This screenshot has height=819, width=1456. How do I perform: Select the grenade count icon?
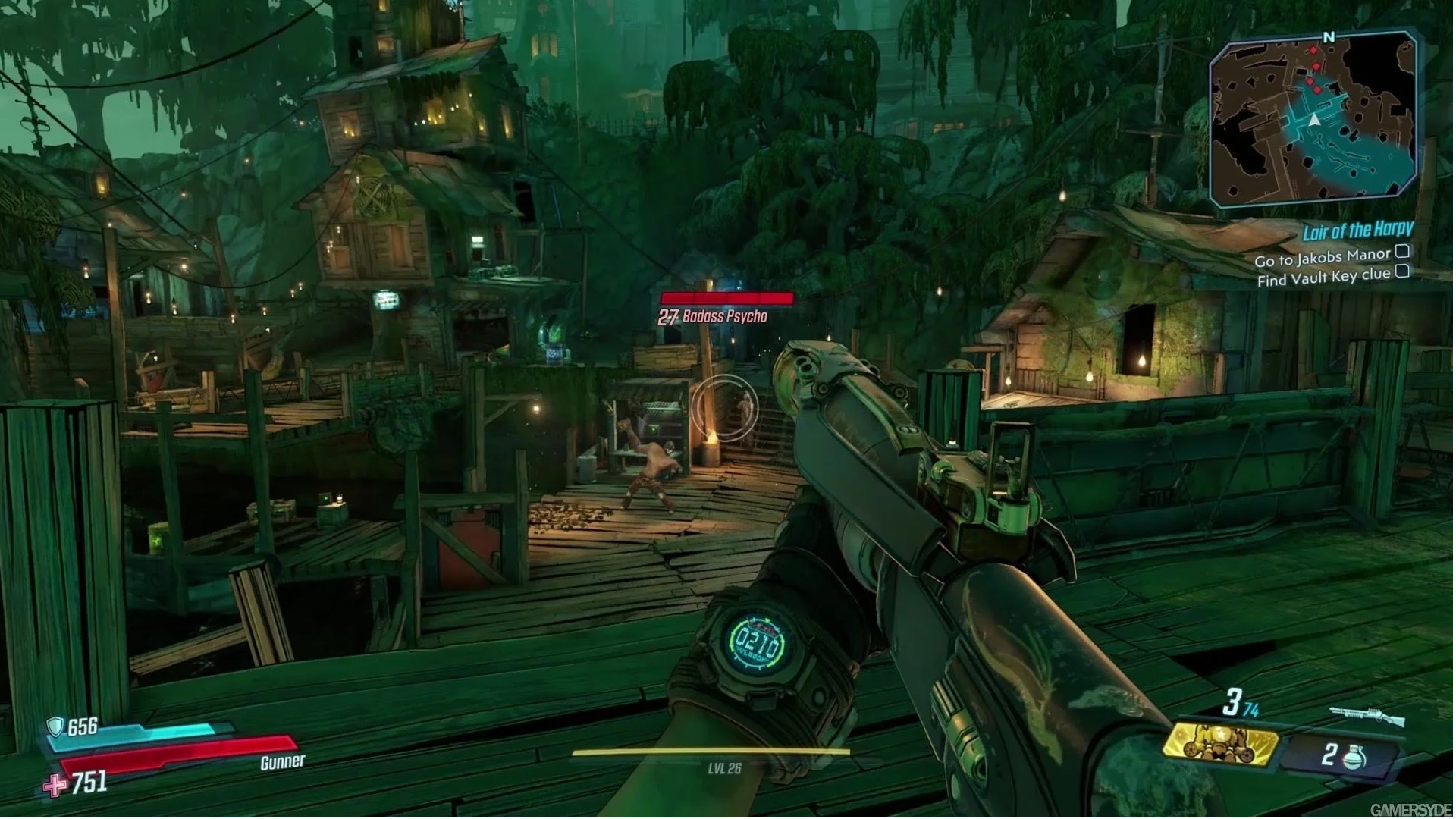click(x=1354, y=757)
